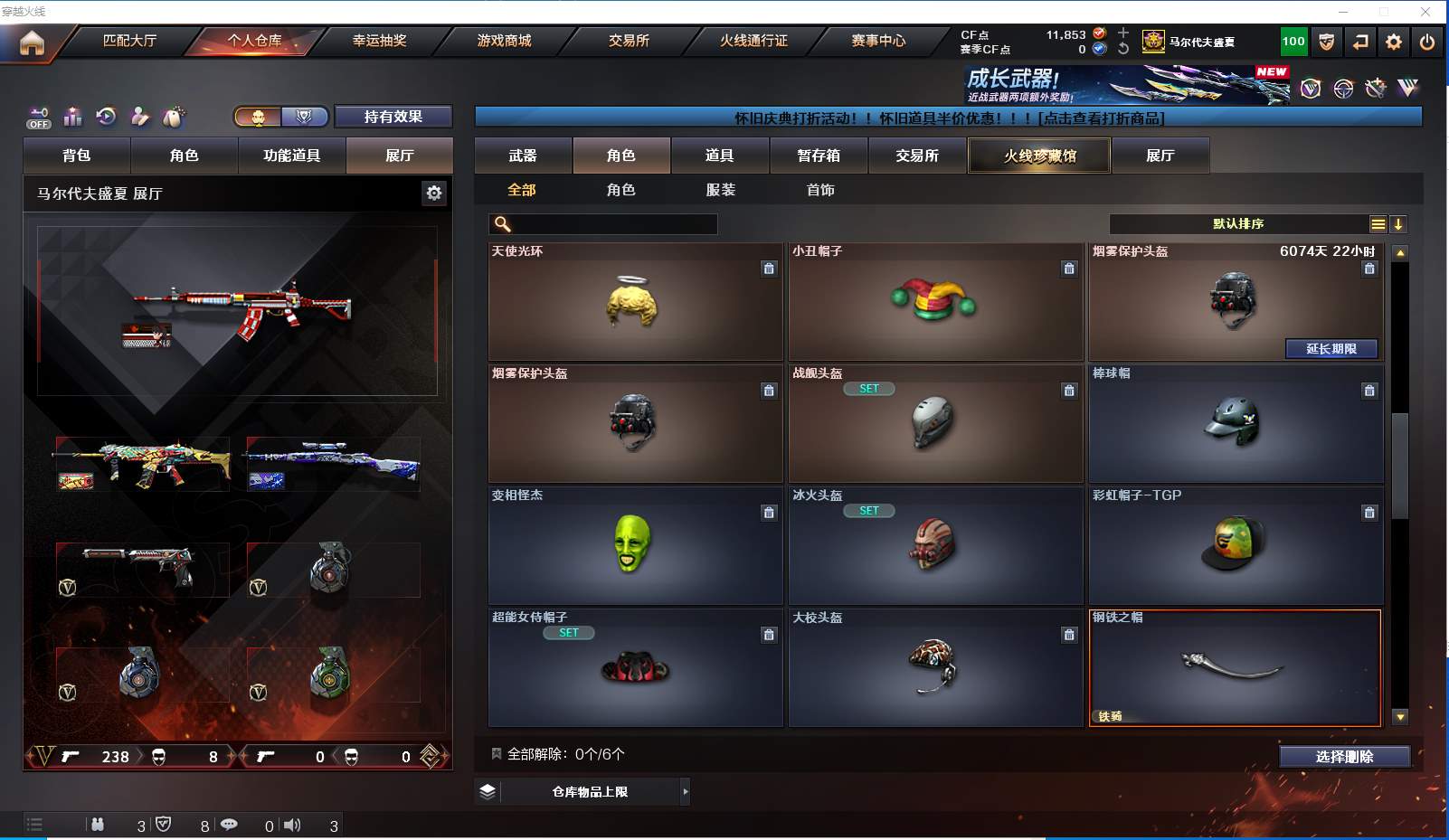Click the 持有效果 button

(393, 117)
